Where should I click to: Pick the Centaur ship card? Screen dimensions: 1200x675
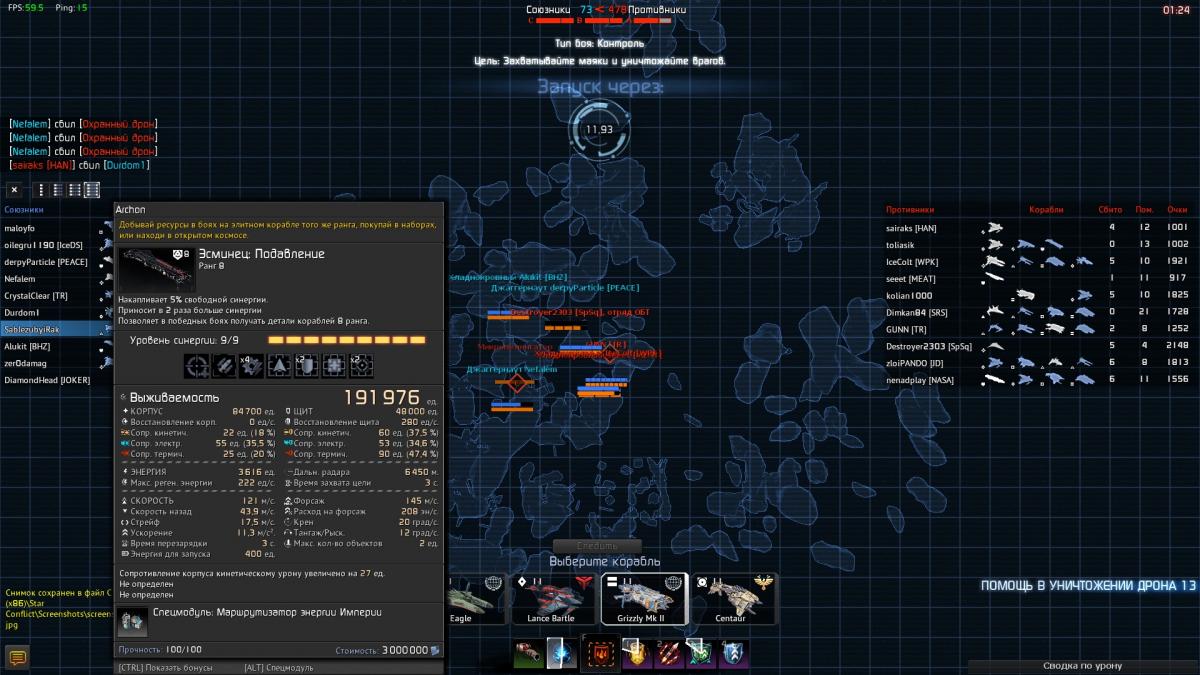coord(732,598)
